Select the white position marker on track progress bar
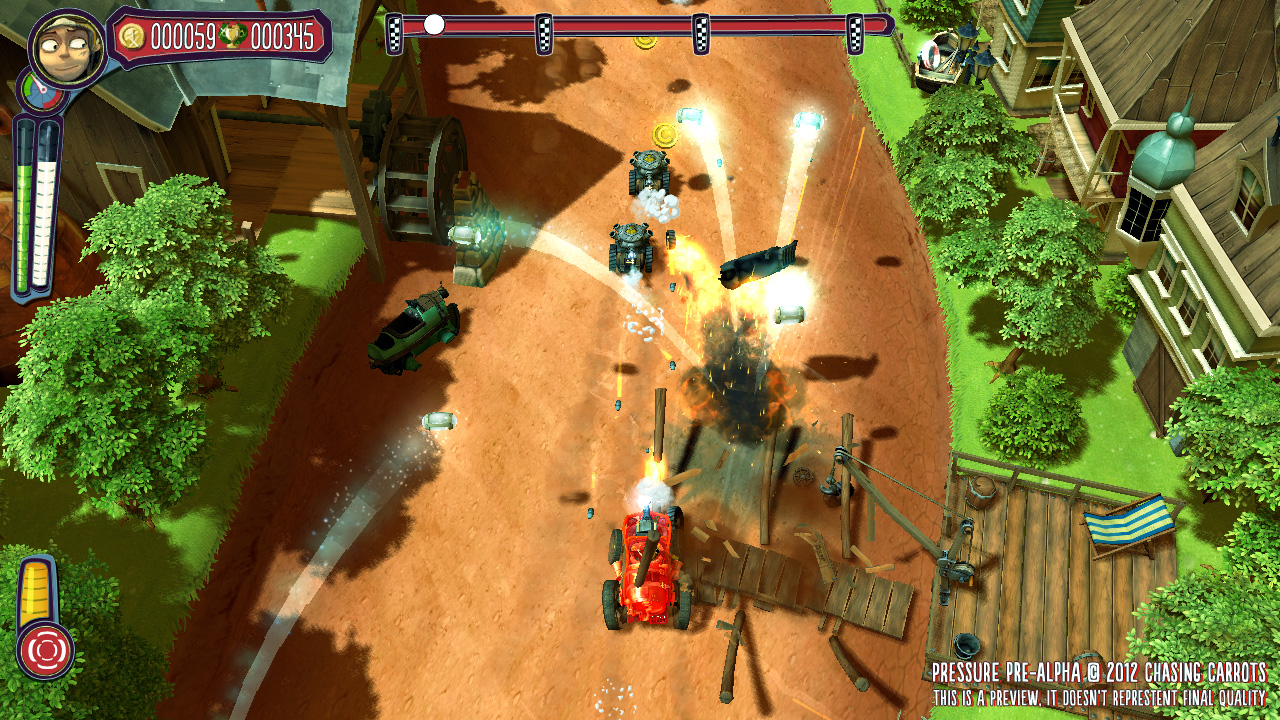1280x720 pixels. click(434, 25)
